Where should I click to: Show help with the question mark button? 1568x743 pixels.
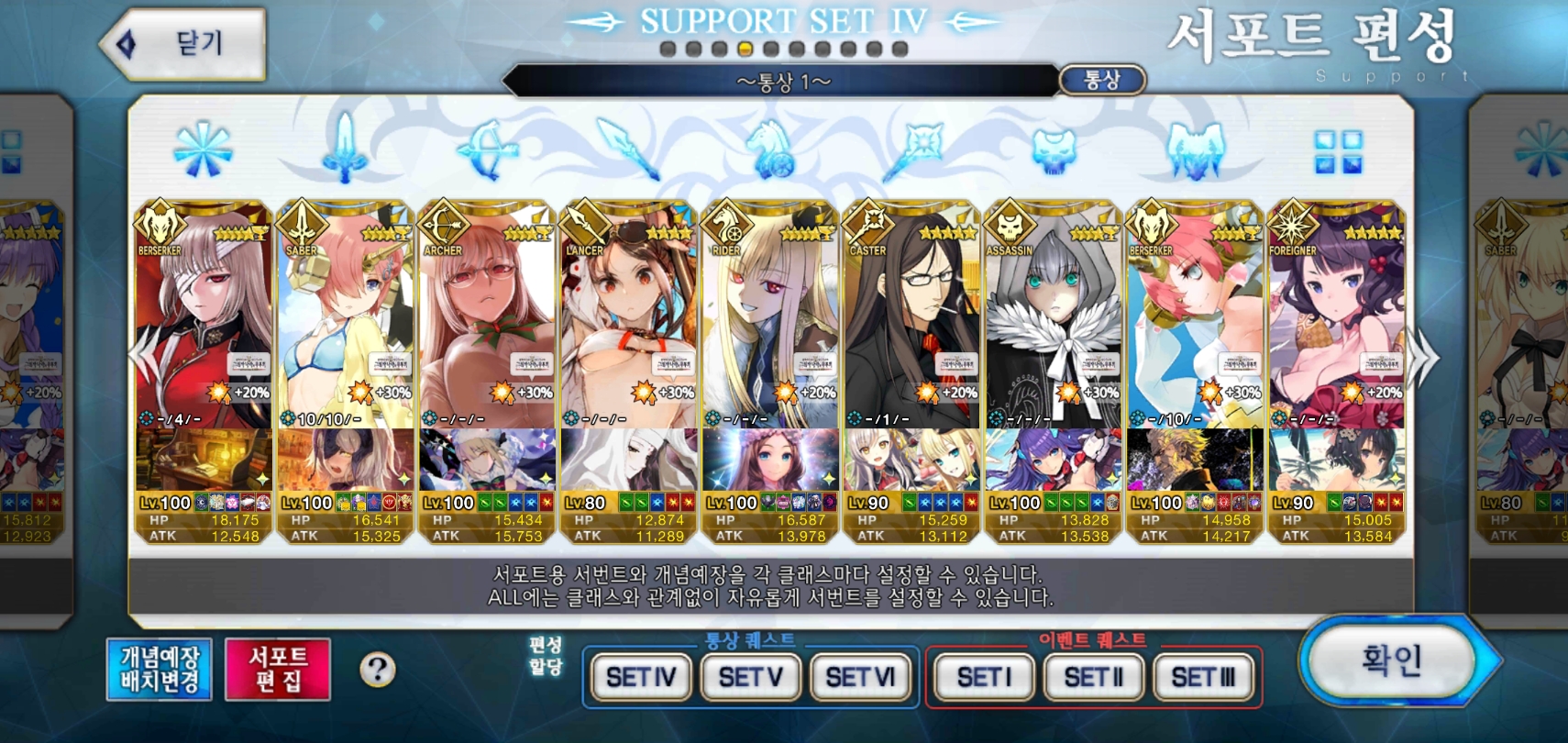click(x=377, y=670)
